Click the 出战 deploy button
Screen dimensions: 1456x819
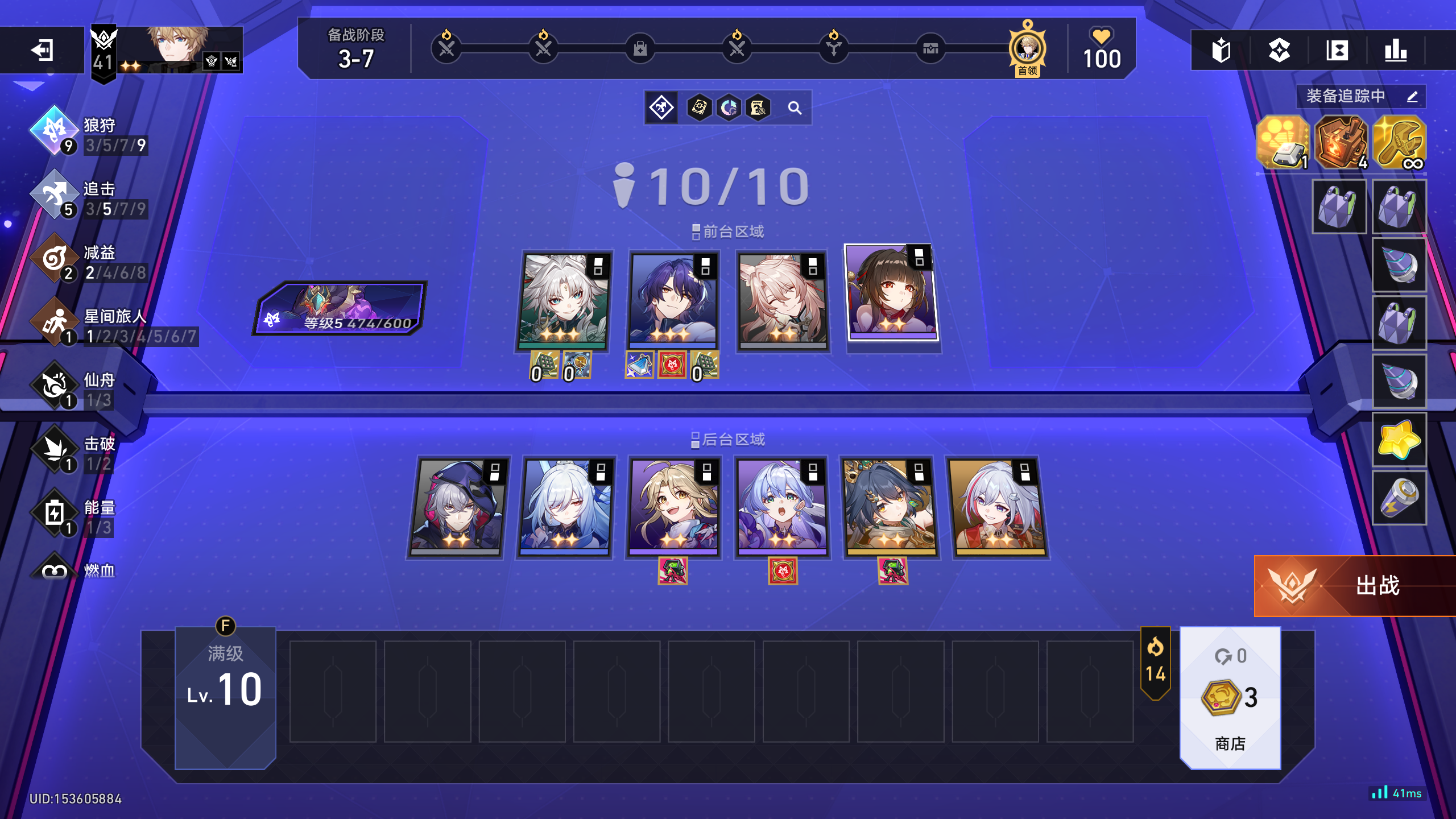(1354, 586)
